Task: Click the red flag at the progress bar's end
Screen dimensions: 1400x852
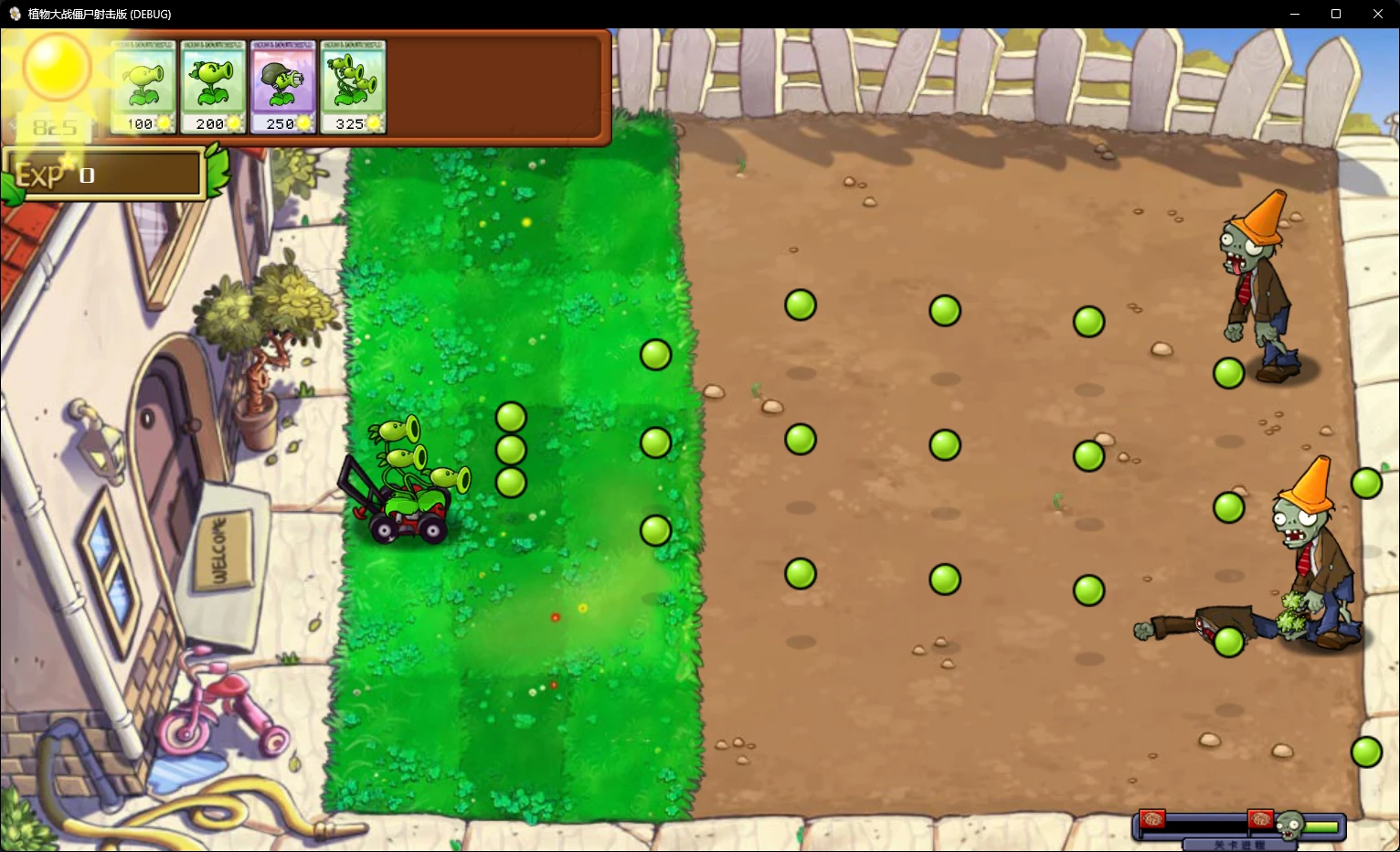Action: 1152,819
